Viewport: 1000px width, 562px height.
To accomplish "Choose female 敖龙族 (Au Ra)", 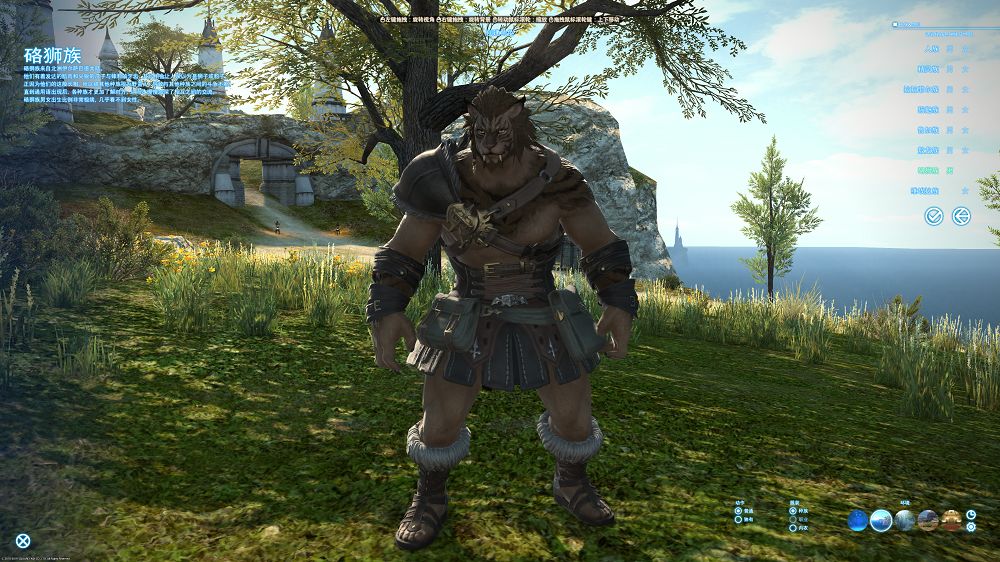I will point(965,150).
